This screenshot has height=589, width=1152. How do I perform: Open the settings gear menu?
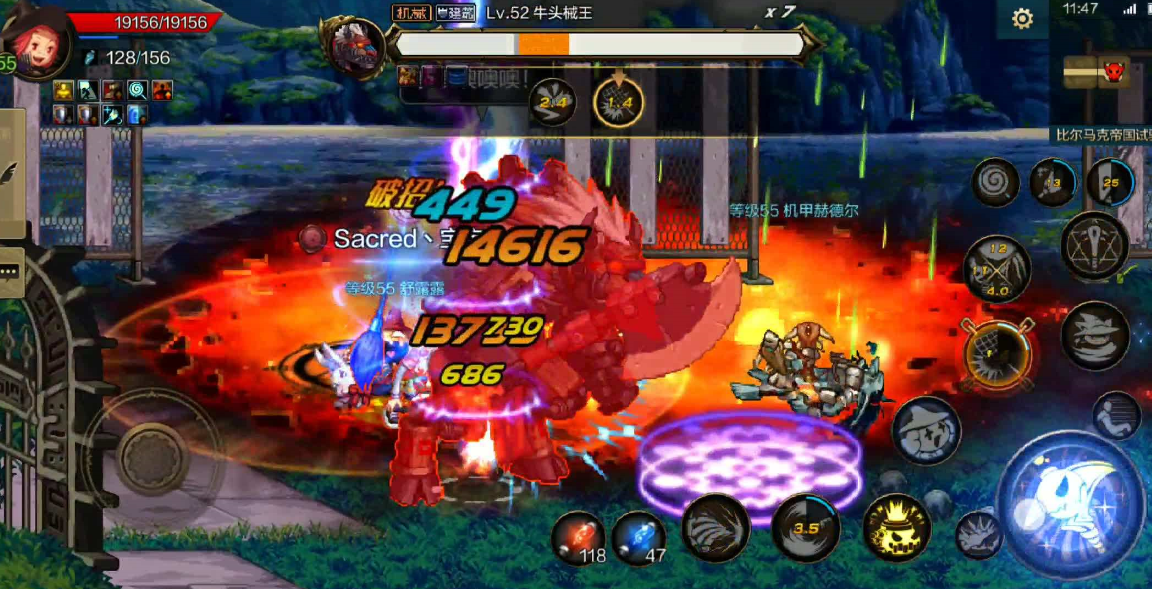tap(1022, 19)
